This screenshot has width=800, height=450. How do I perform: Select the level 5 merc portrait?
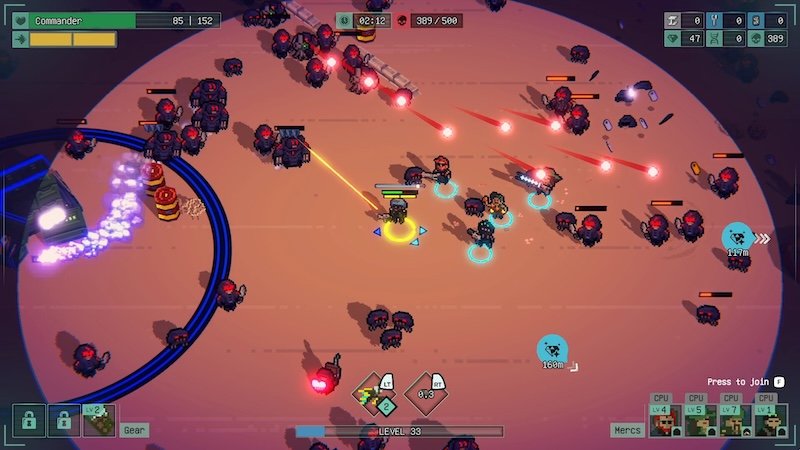click(698, 420)
